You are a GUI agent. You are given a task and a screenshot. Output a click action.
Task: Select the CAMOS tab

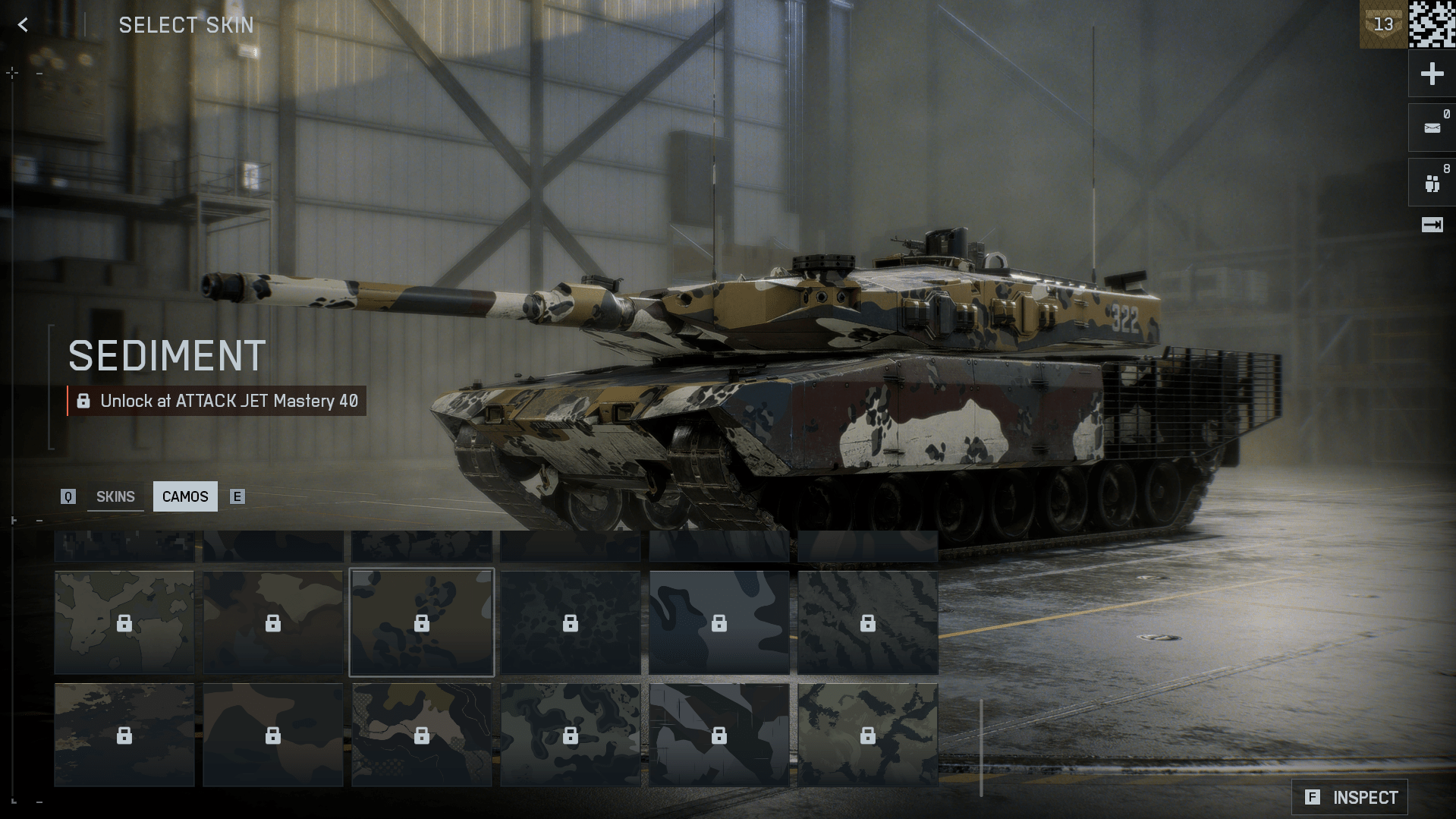coord(185,496)
